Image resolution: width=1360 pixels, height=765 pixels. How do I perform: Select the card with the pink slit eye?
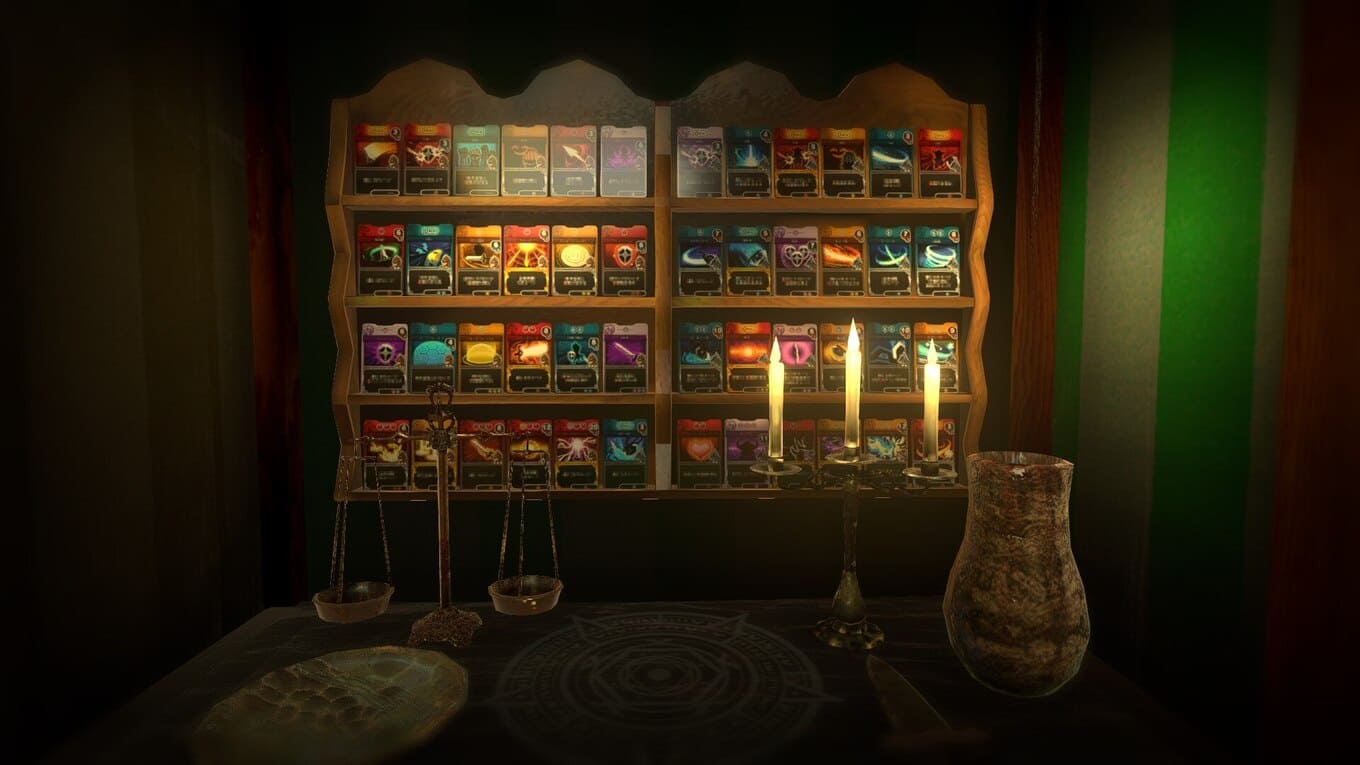797,357
